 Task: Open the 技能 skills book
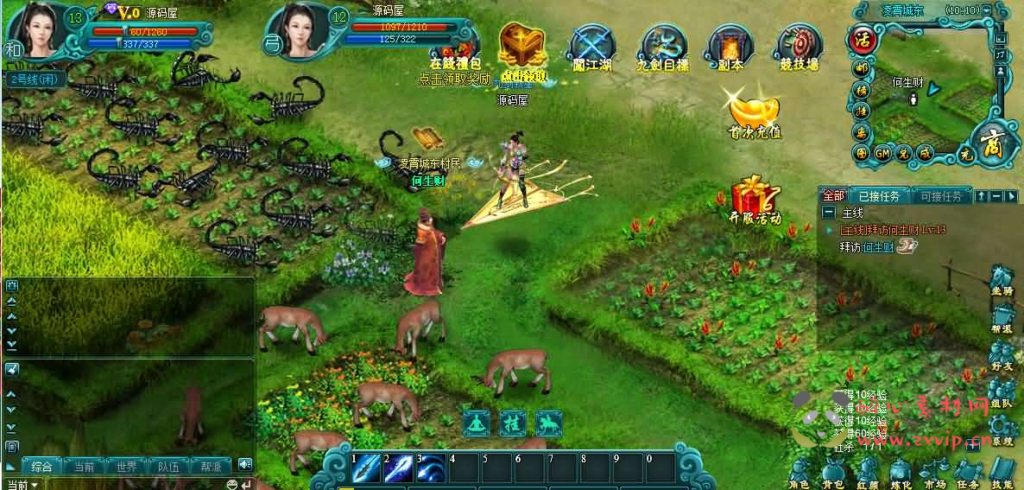point(1001,471)
